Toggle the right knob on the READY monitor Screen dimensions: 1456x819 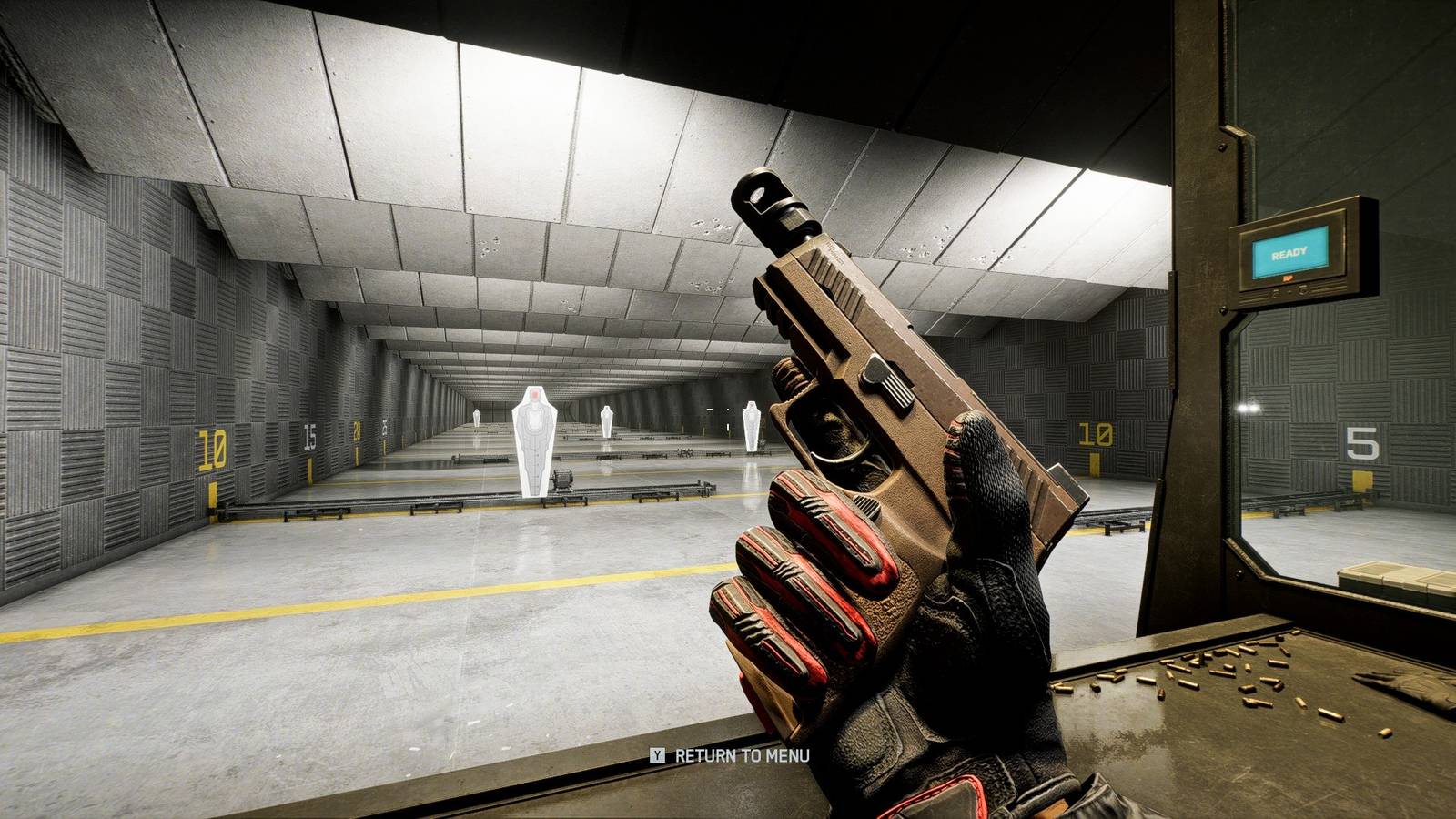click(1302, 290)
